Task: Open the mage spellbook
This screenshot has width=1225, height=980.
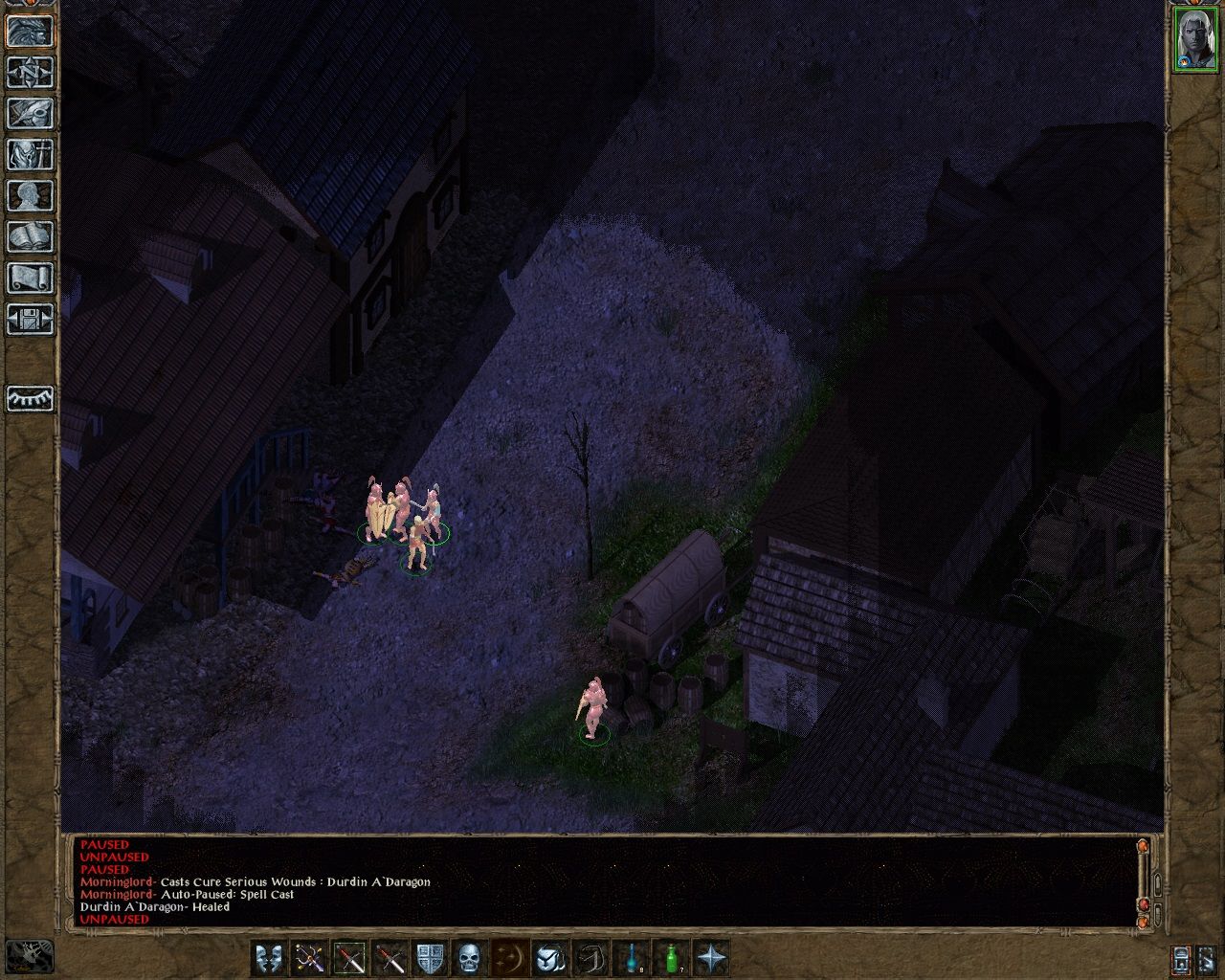Action: 29,236
